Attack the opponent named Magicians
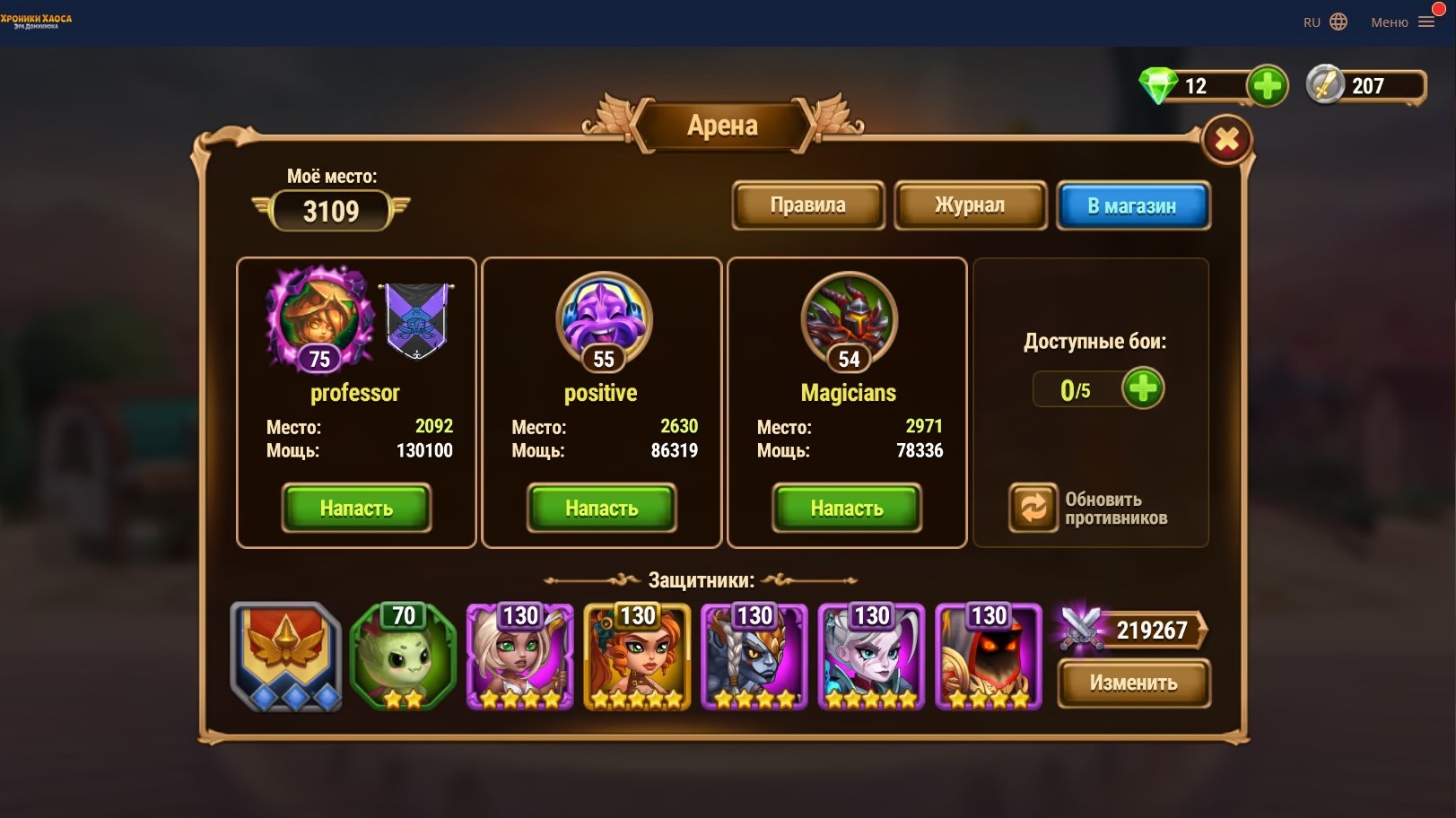 [x=847, y=508]
